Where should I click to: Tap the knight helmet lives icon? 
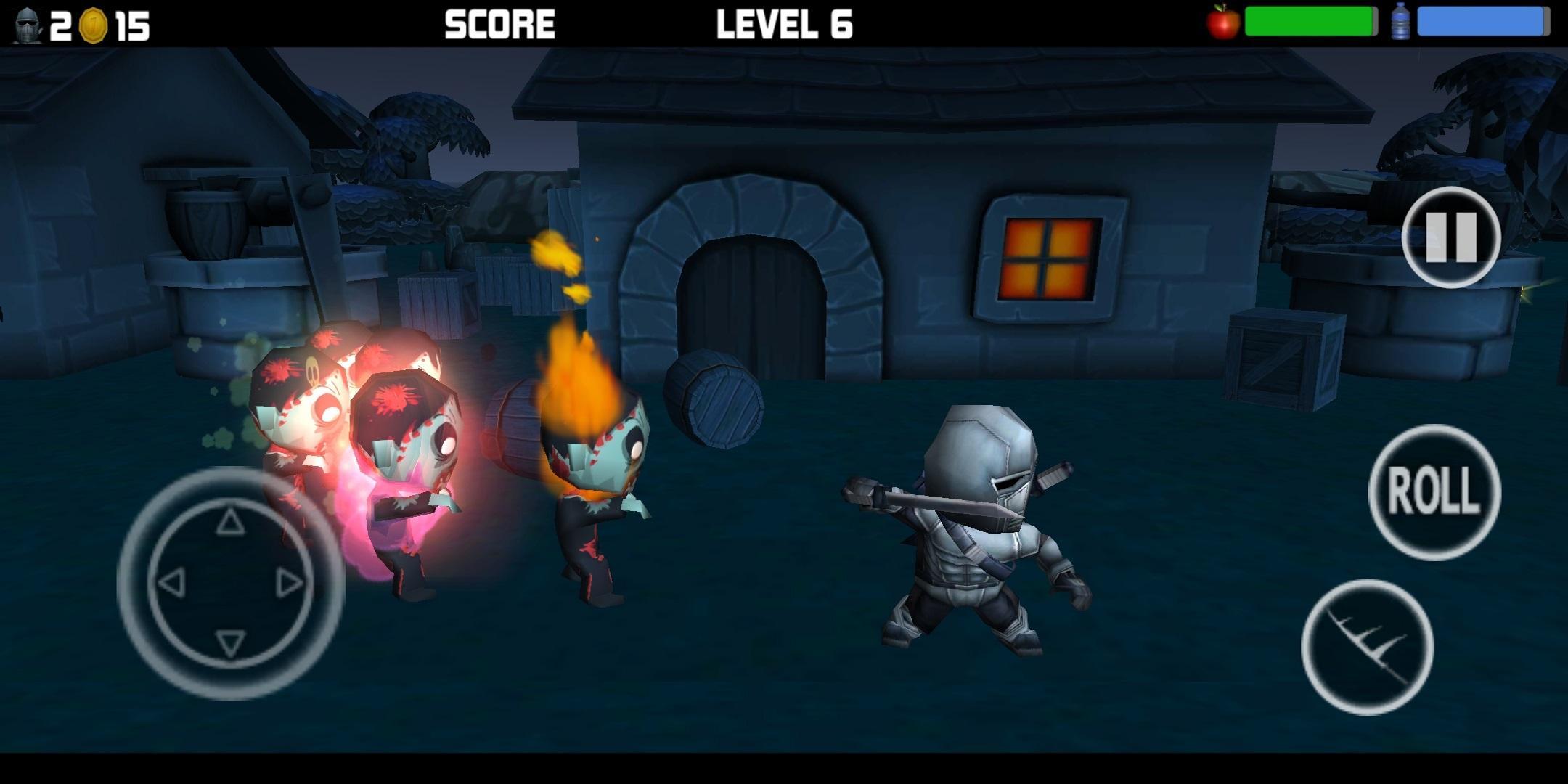26,24
